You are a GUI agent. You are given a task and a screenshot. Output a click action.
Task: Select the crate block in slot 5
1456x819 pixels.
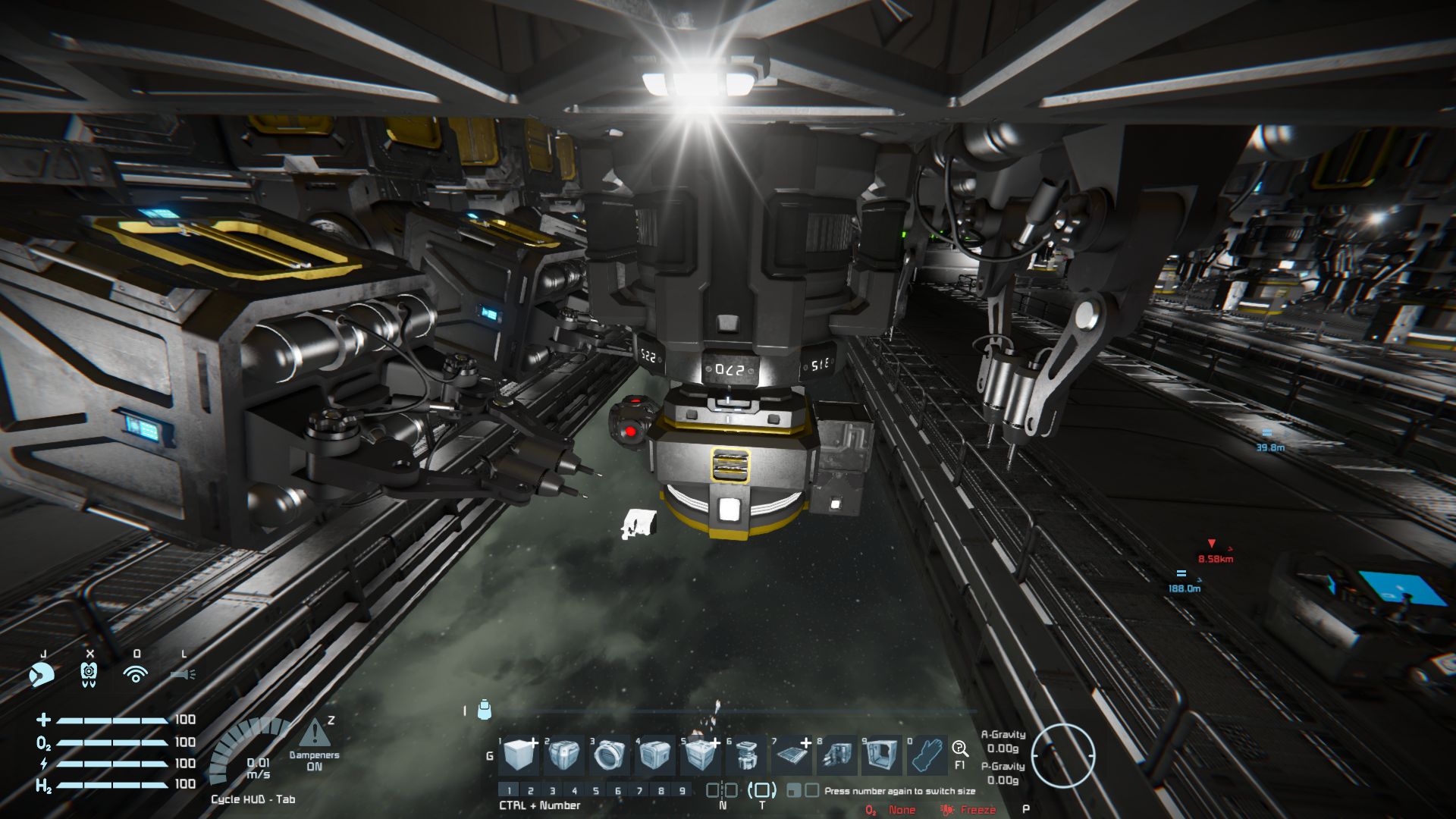tap(700, 755)
